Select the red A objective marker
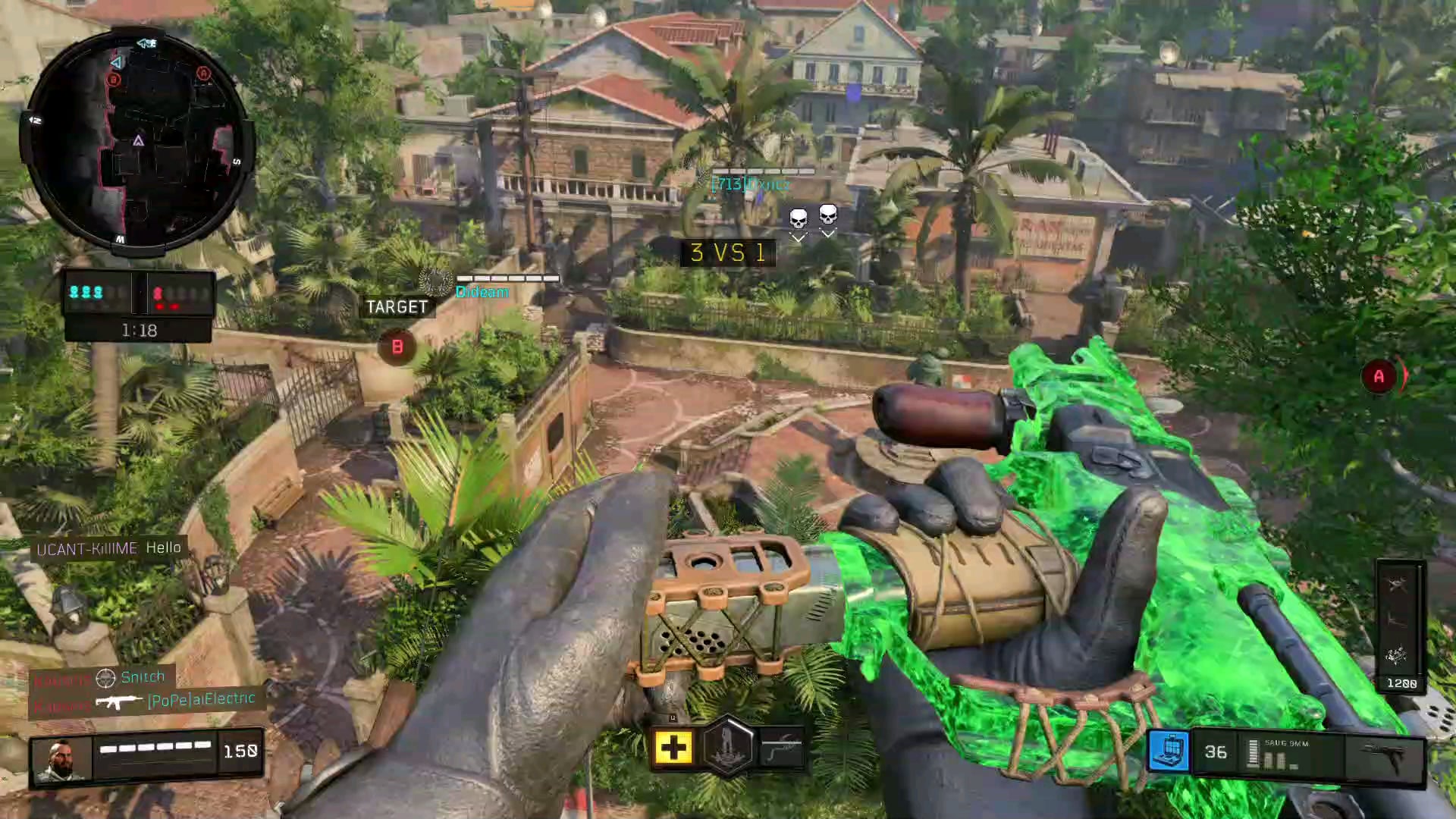This screenshot has width=1456, height=819. coord(1379,376)
